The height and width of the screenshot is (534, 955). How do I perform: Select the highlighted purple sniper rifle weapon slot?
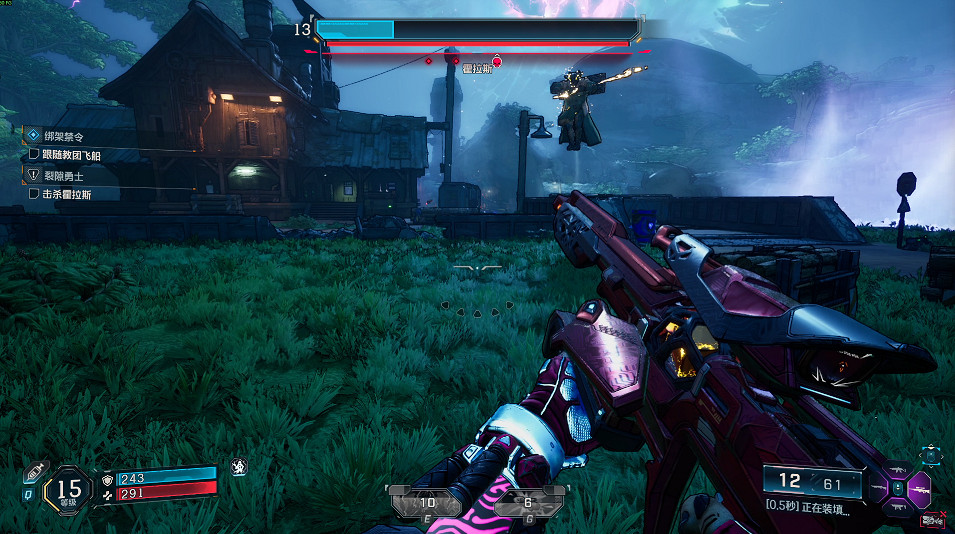click(920, 488)
